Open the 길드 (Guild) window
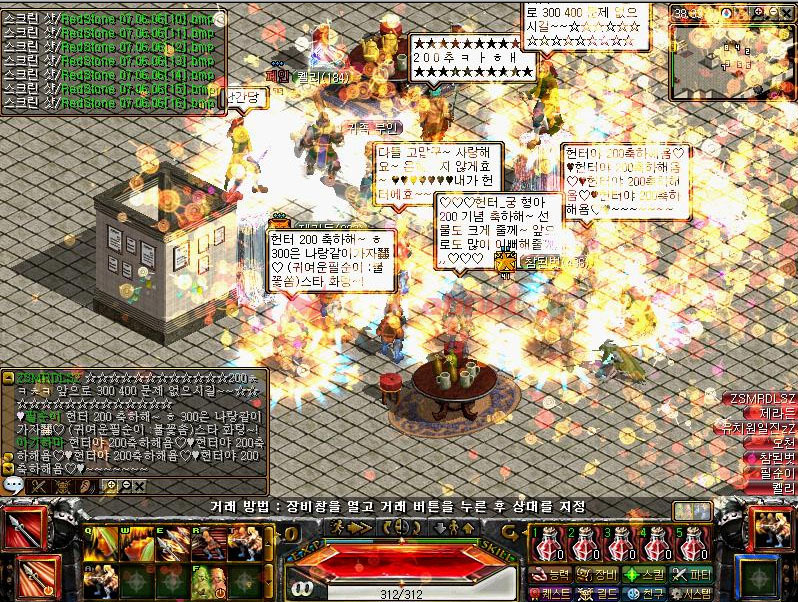This screenshot has width=798, height=602. coord(600,593)
